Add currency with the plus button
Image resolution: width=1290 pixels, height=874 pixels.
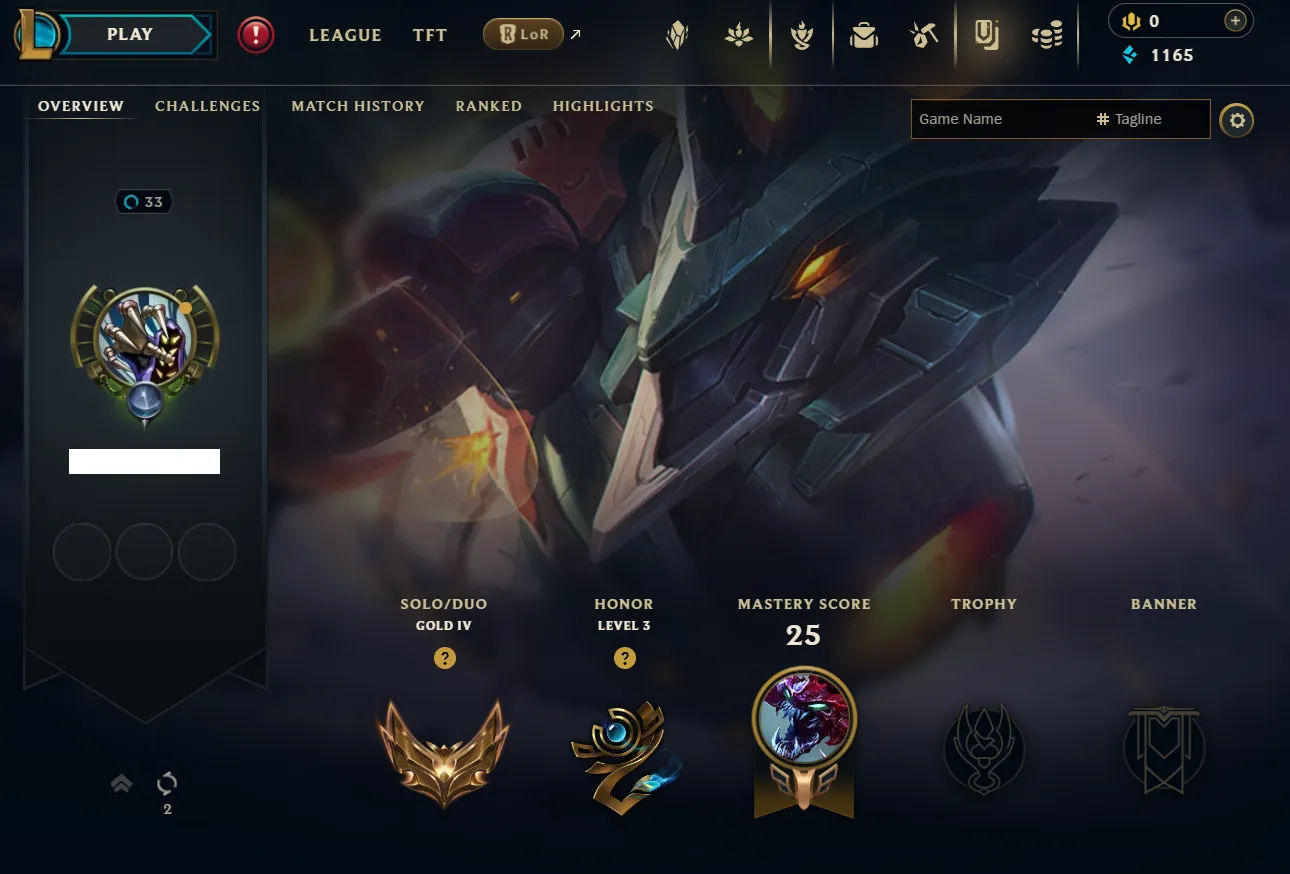[1236, 21]
